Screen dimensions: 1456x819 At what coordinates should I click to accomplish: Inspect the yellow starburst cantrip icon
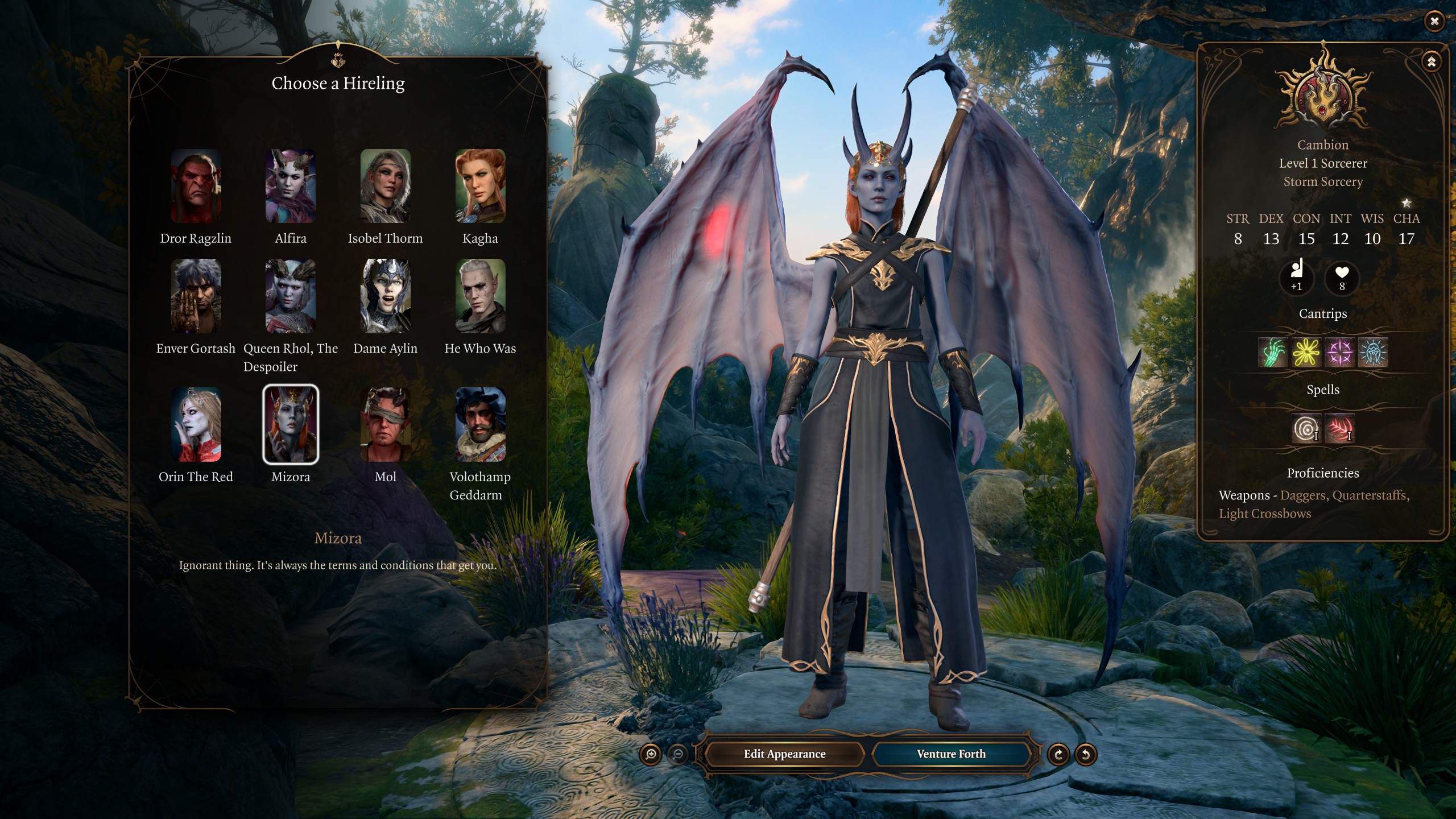1306,353
